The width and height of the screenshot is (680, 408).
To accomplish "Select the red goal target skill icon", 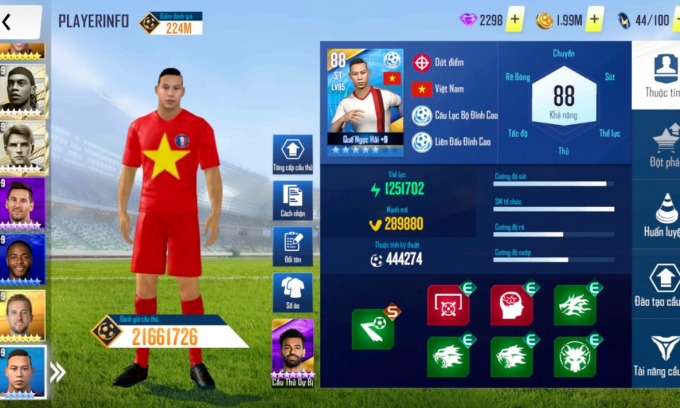I will (x=448, y=305).
